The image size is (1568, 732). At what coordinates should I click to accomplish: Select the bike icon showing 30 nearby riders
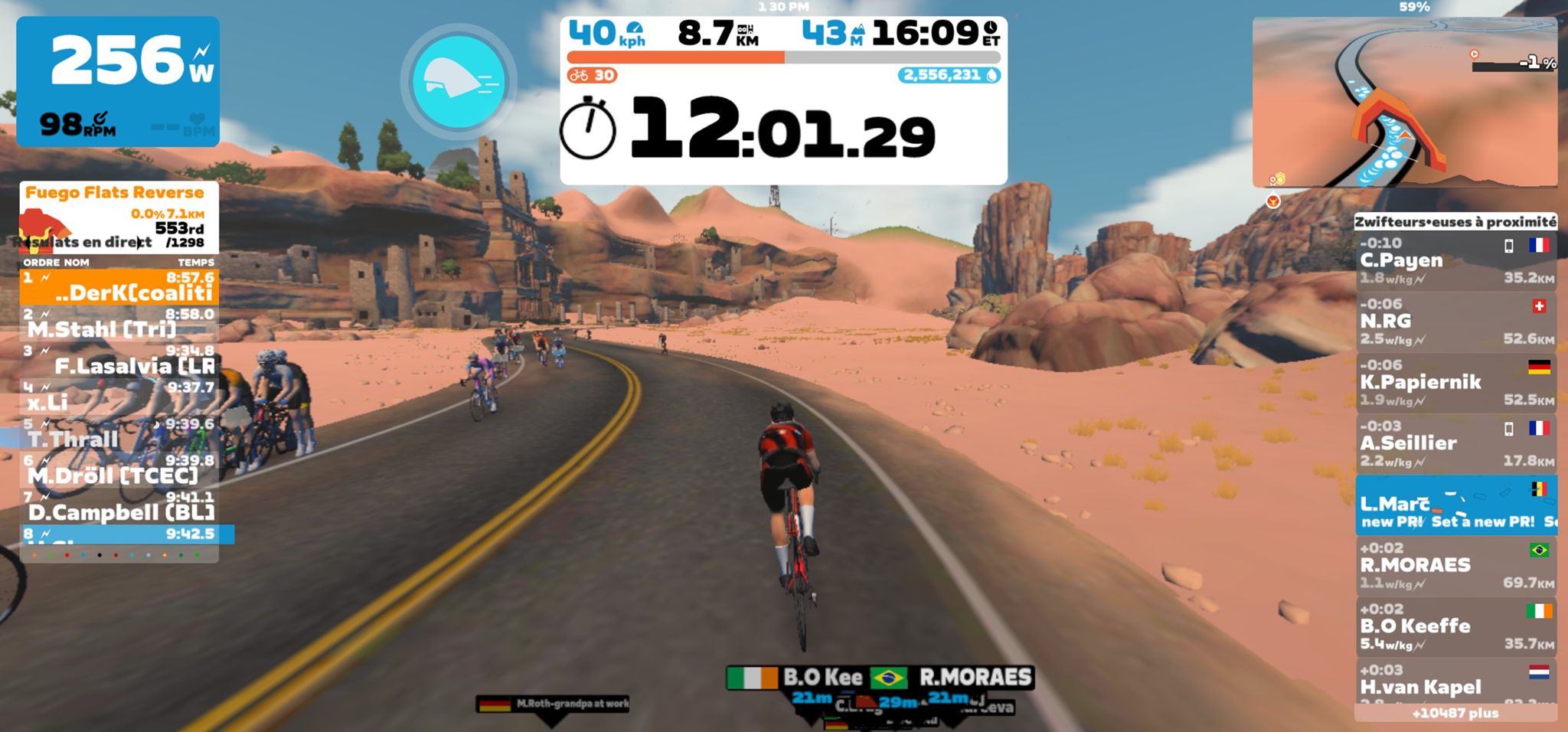click(x=580, y=76)
